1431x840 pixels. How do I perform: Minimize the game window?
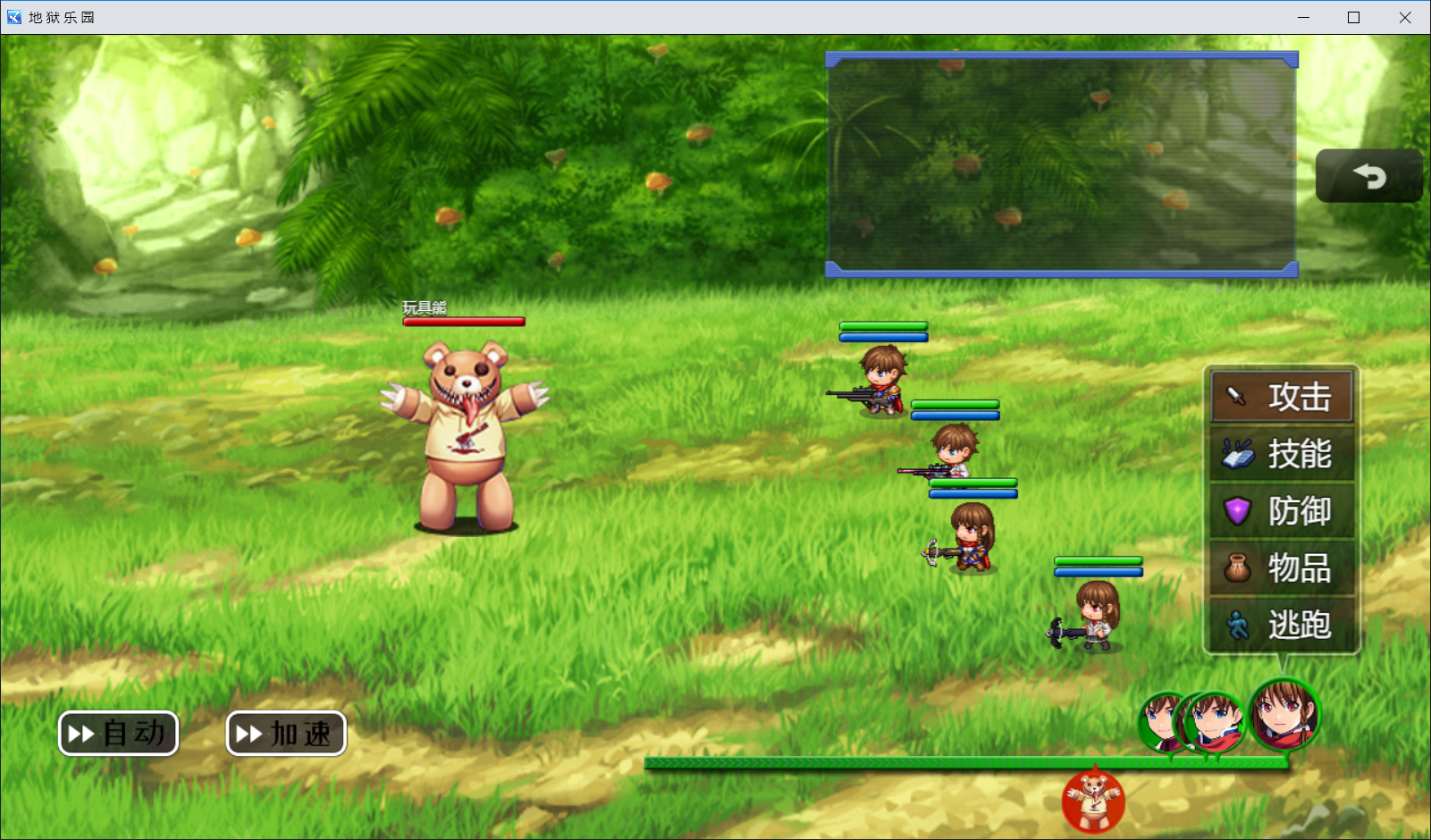coord(1303,17)
